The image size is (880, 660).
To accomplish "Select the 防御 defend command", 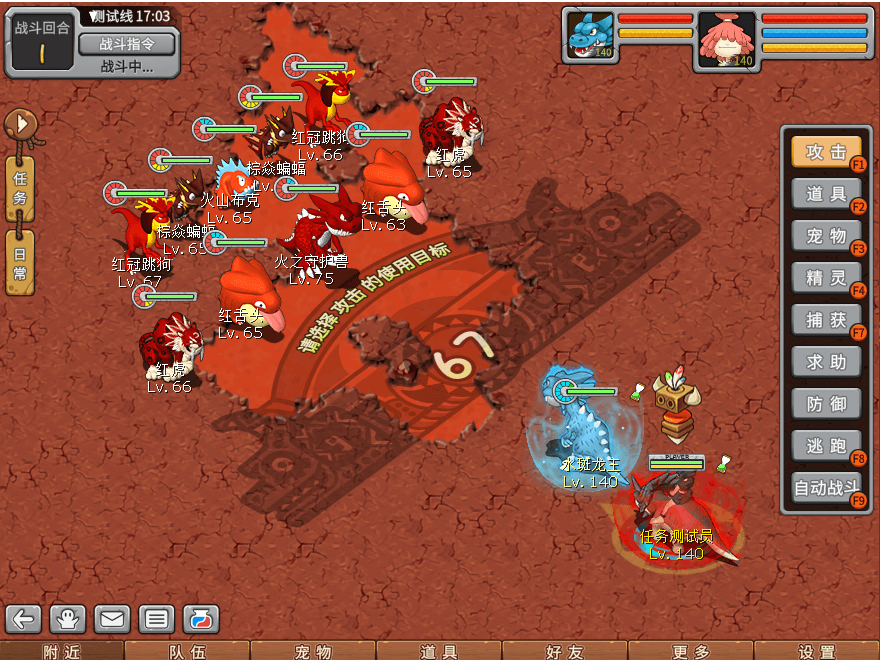I will 826,404.
